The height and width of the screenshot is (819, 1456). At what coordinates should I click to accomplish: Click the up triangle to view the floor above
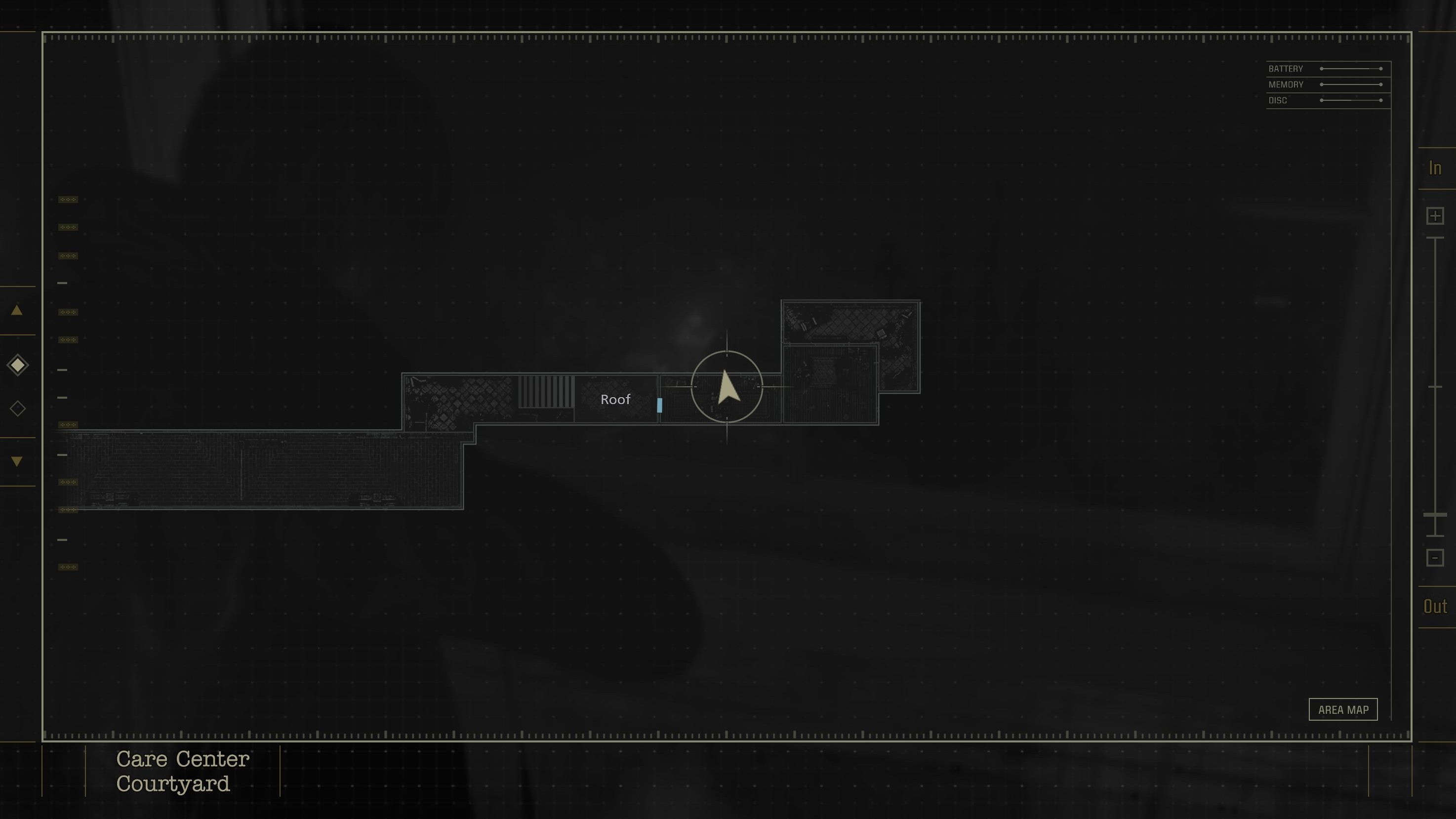click(17, 310)
